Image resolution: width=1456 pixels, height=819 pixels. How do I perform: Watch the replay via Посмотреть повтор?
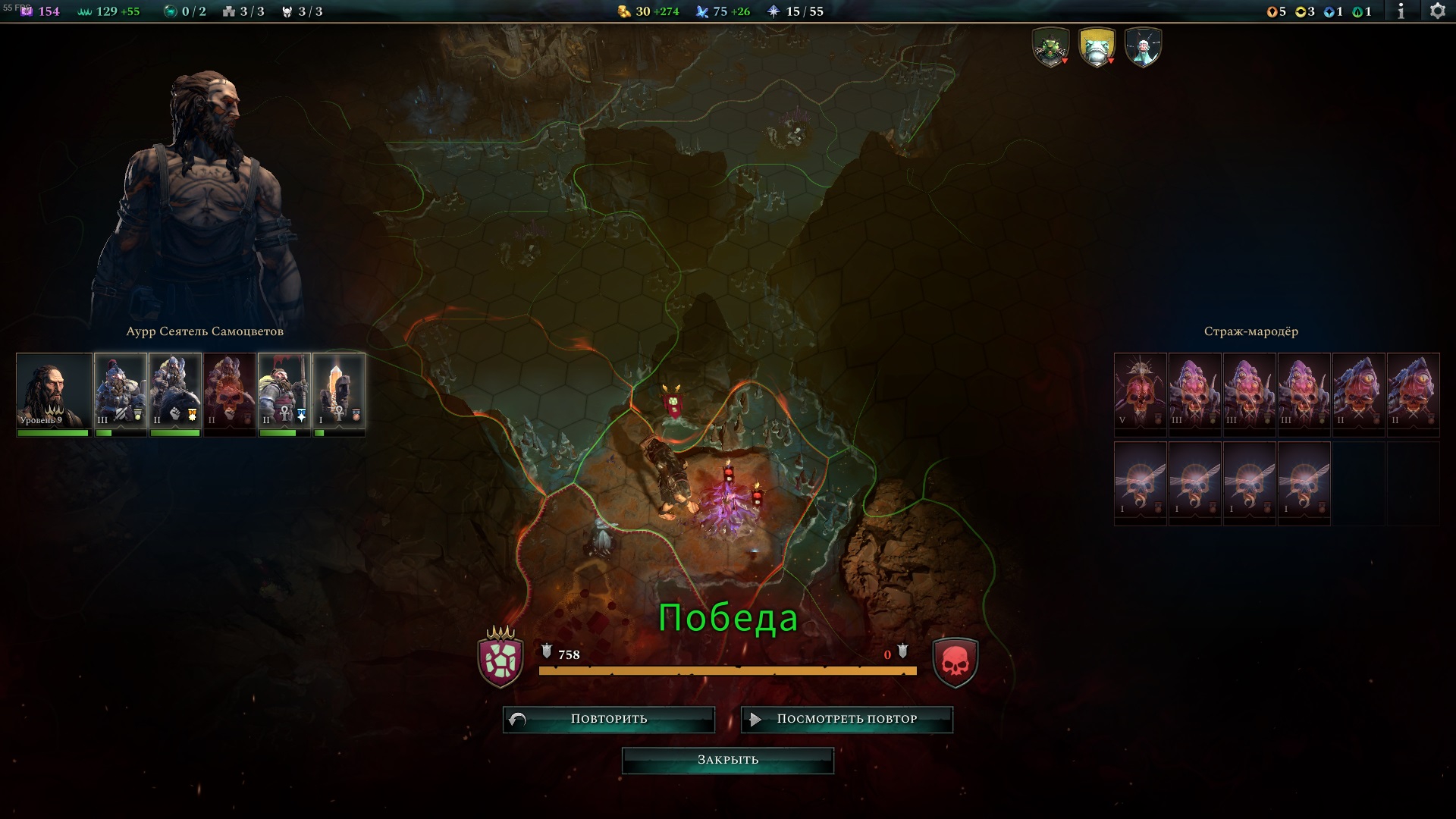pos(846,719)
